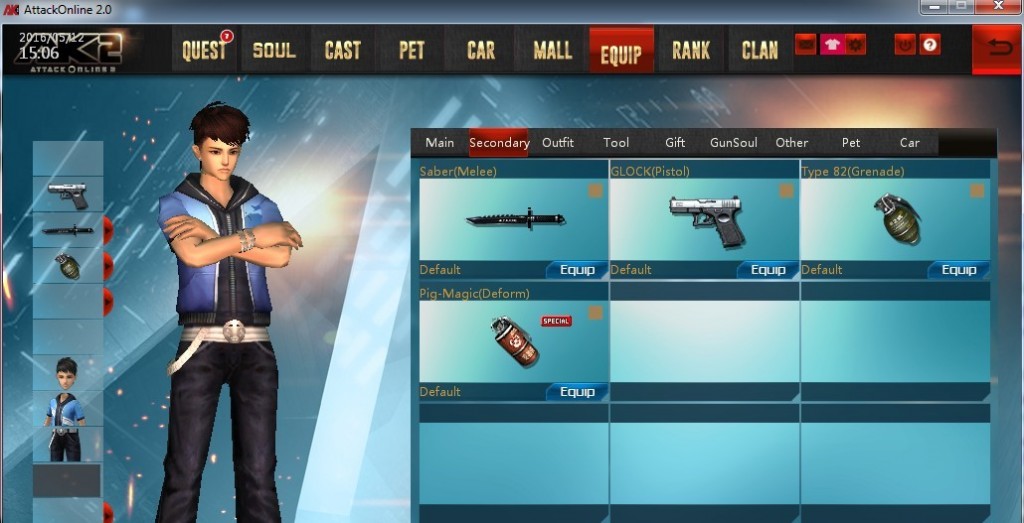Viewport: 1024px width, 523px height.
Task: Go back with the red return arrow
Action: (x=998, y=50)
